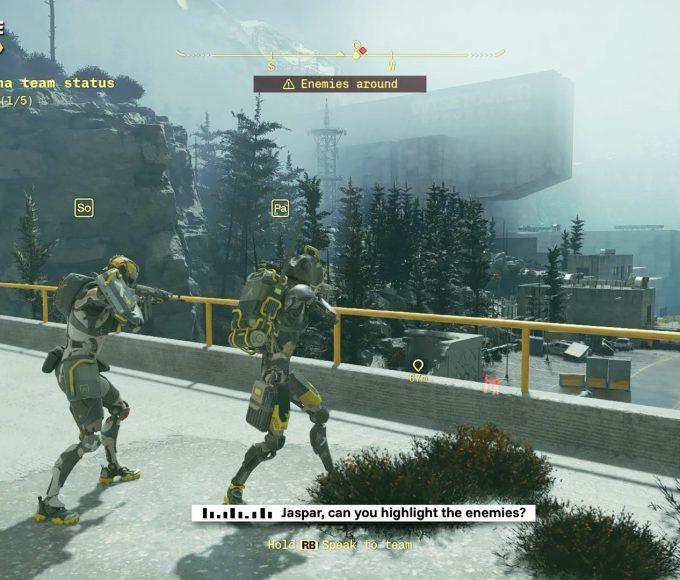Click the red enemy indicator marker
Image resolution: width=680 pixels, height=580 pixels.
[x=491, y=383]
